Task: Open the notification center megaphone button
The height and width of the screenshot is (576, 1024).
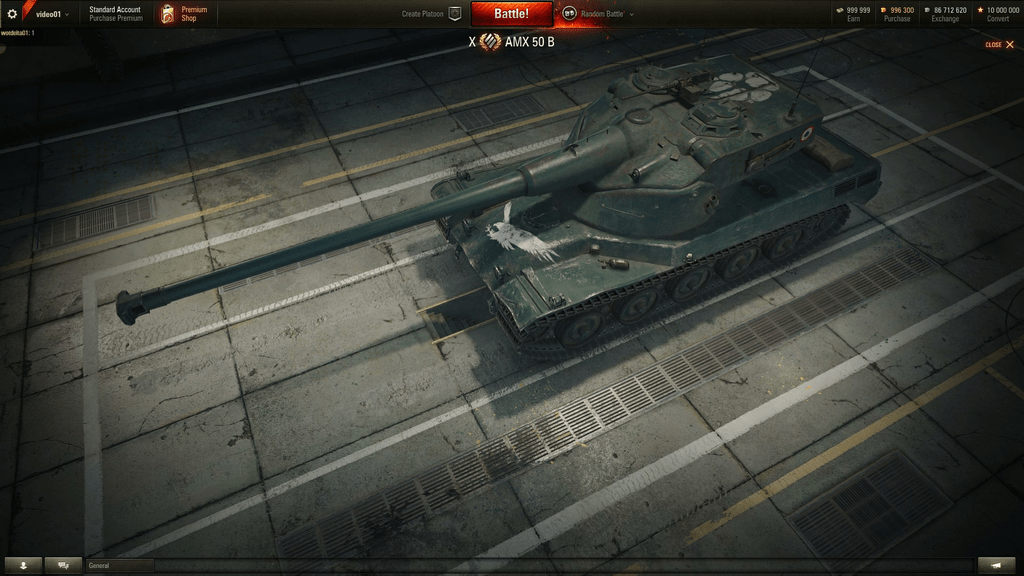Action: tap(996, 565)
